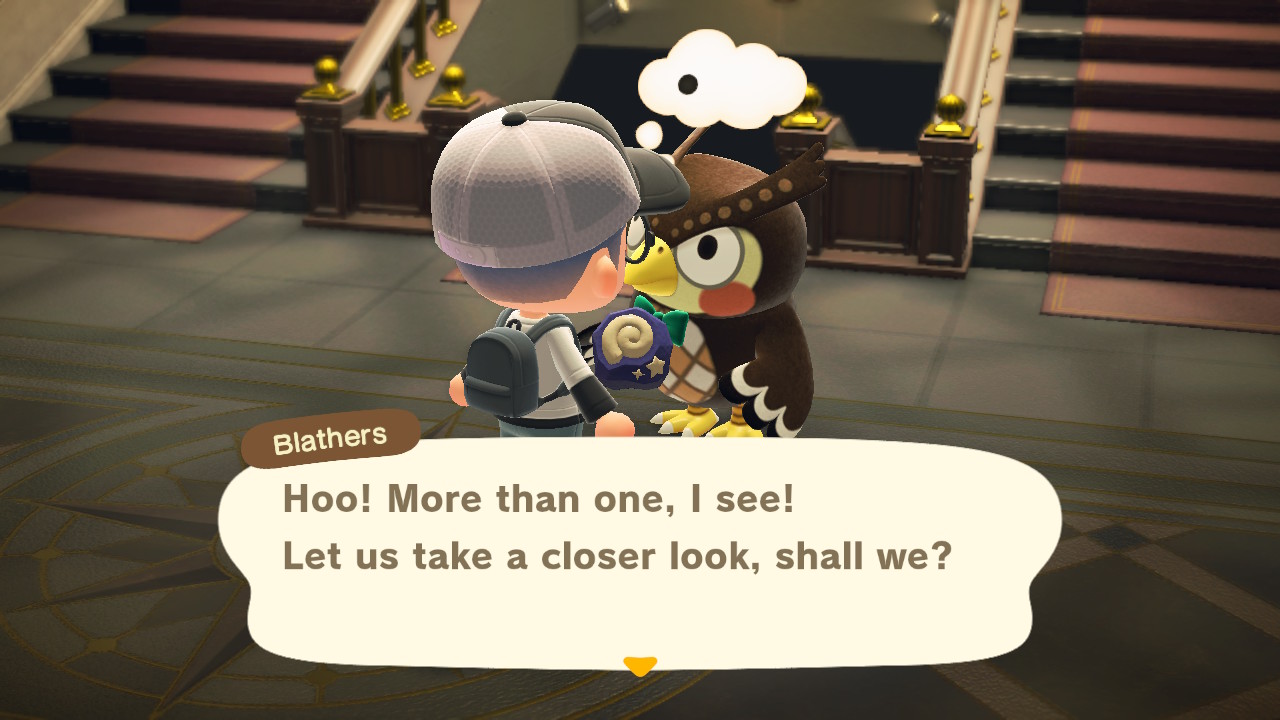Image resolution: width=1280 pixels, height=720 pixels.
Task: Click Blathers' dialogue text box
Action: tap(640, 555)
